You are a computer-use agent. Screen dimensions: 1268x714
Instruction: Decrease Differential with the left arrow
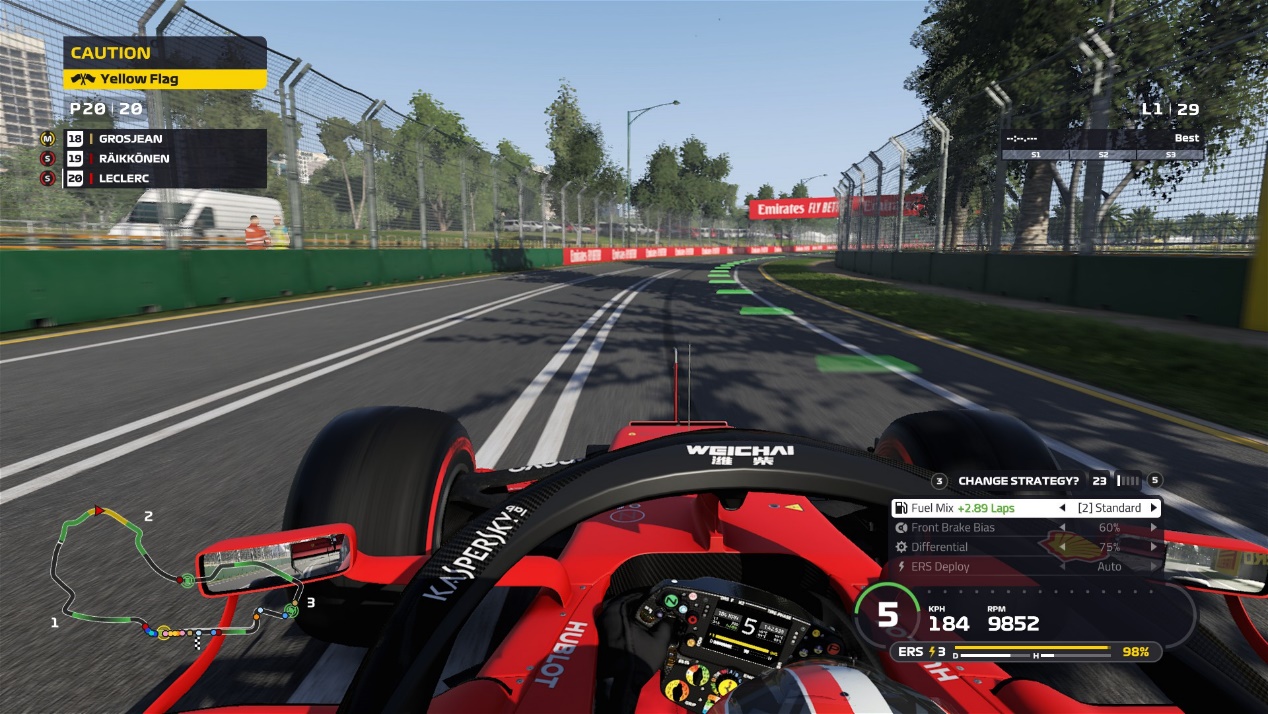(1062, 547)
